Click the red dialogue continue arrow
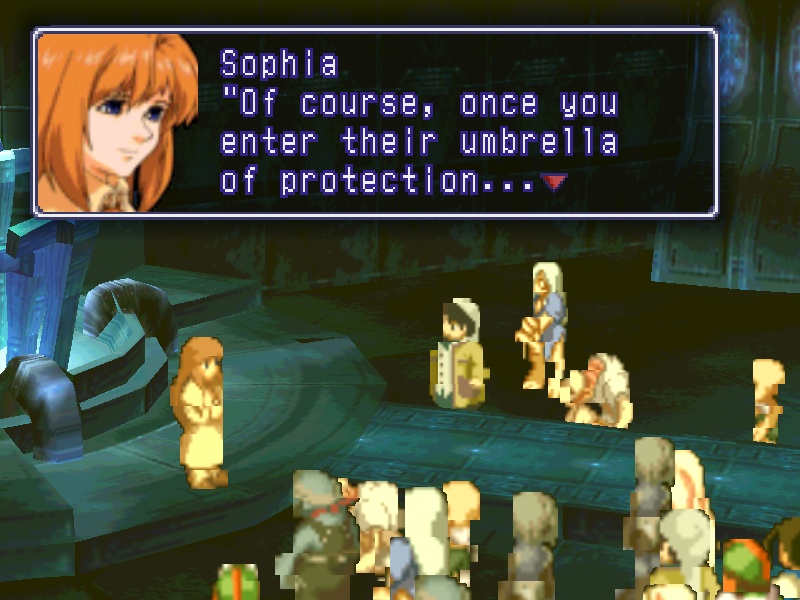Image resolution: width=800 pixels, height=600 pixels. [x=553, y=182]
